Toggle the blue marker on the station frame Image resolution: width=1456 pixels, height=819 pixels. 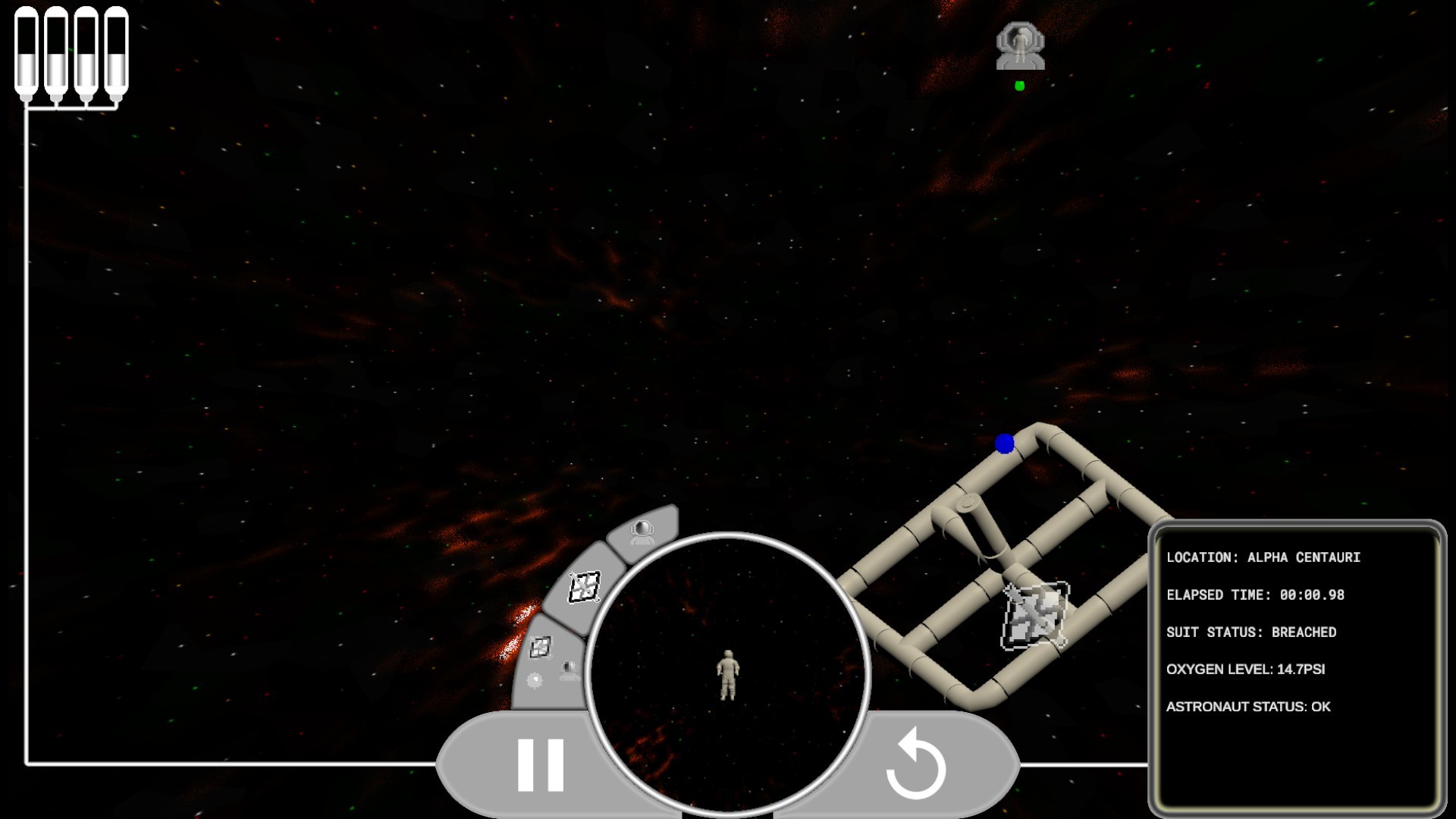tap(1006, 444)
